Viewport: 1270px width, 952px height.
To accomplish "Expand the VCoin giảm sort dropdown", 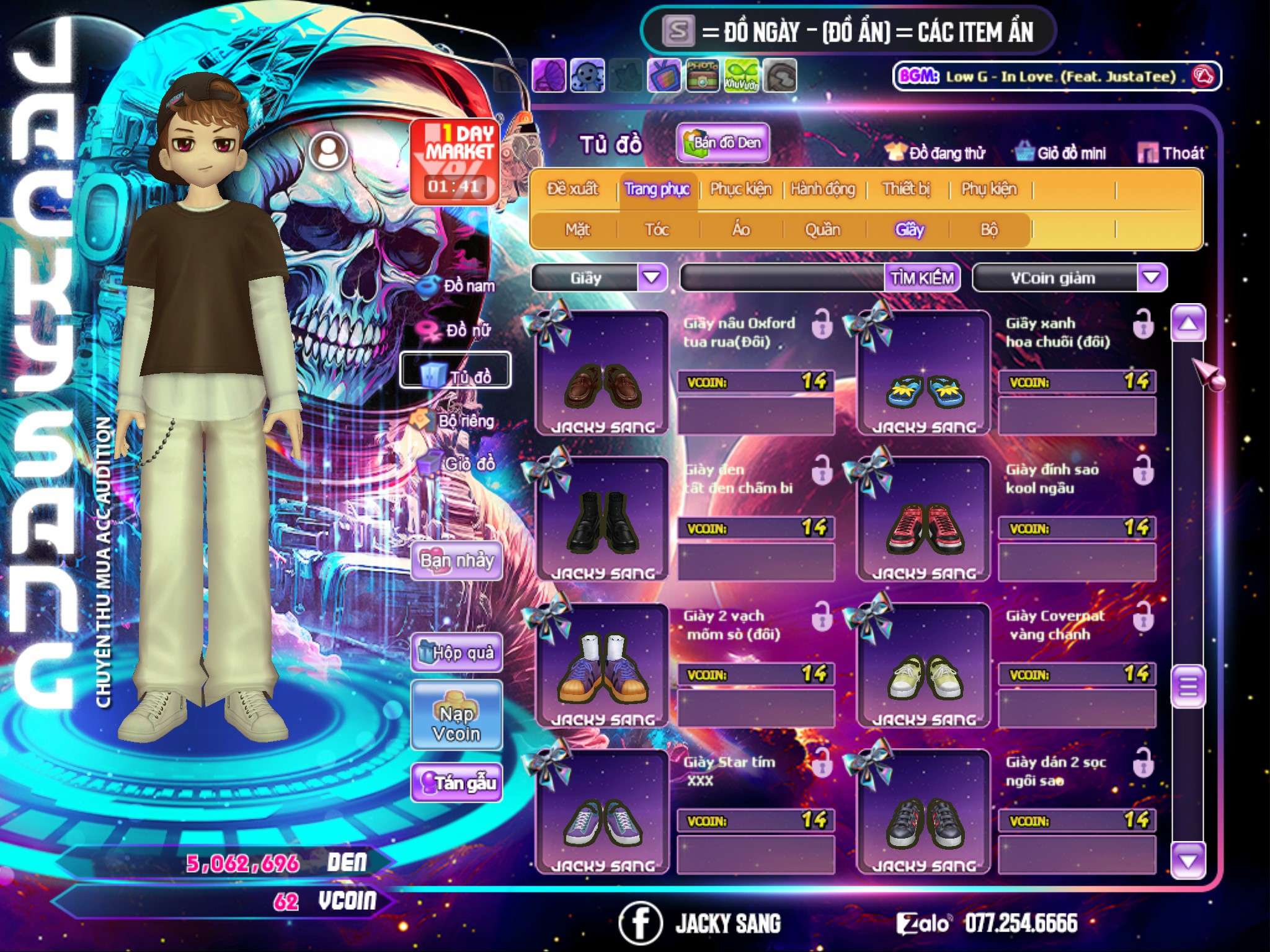I will coord(1151,278).
